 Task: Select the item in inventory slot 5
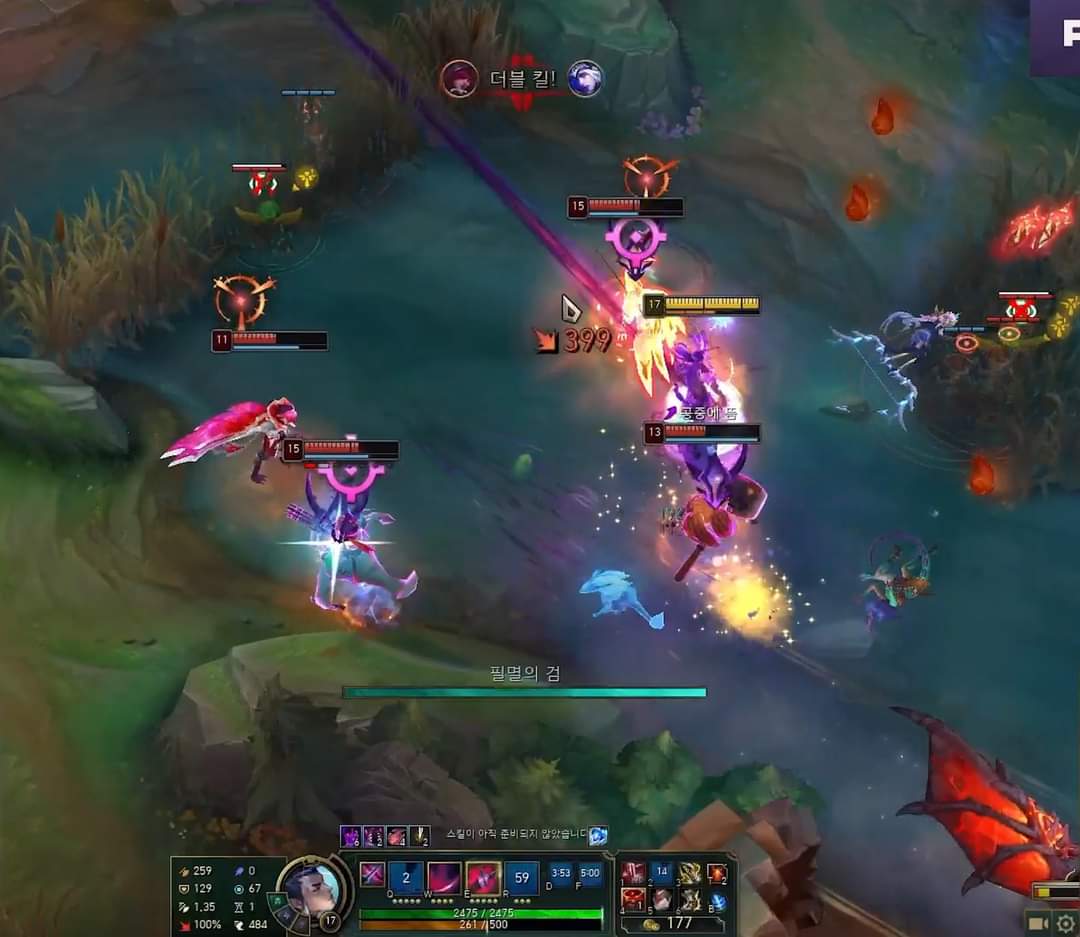click(661, 900)
